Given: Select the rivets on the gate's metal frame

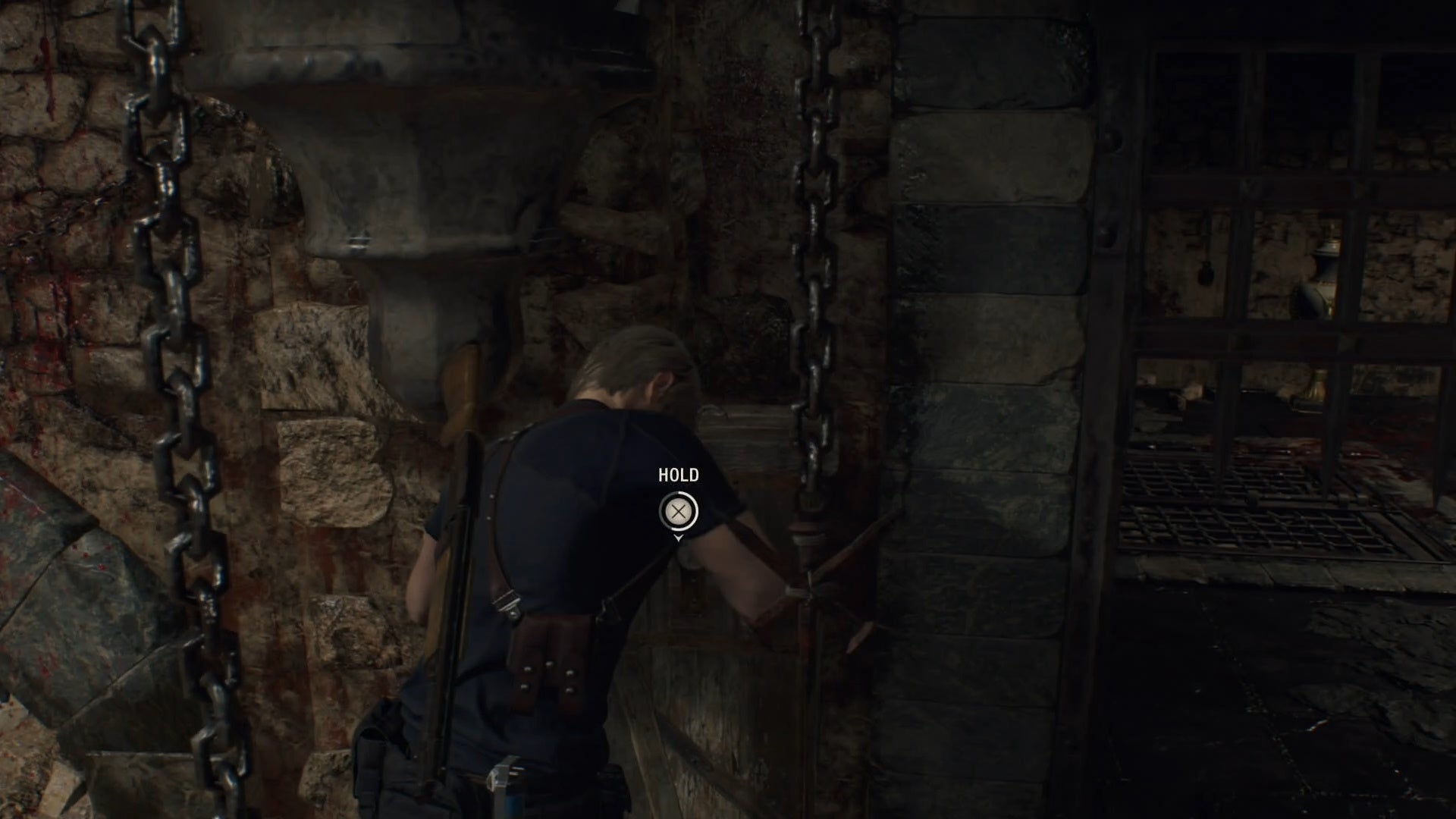Looking at the screenshot, I should (x=1112, y=140).
